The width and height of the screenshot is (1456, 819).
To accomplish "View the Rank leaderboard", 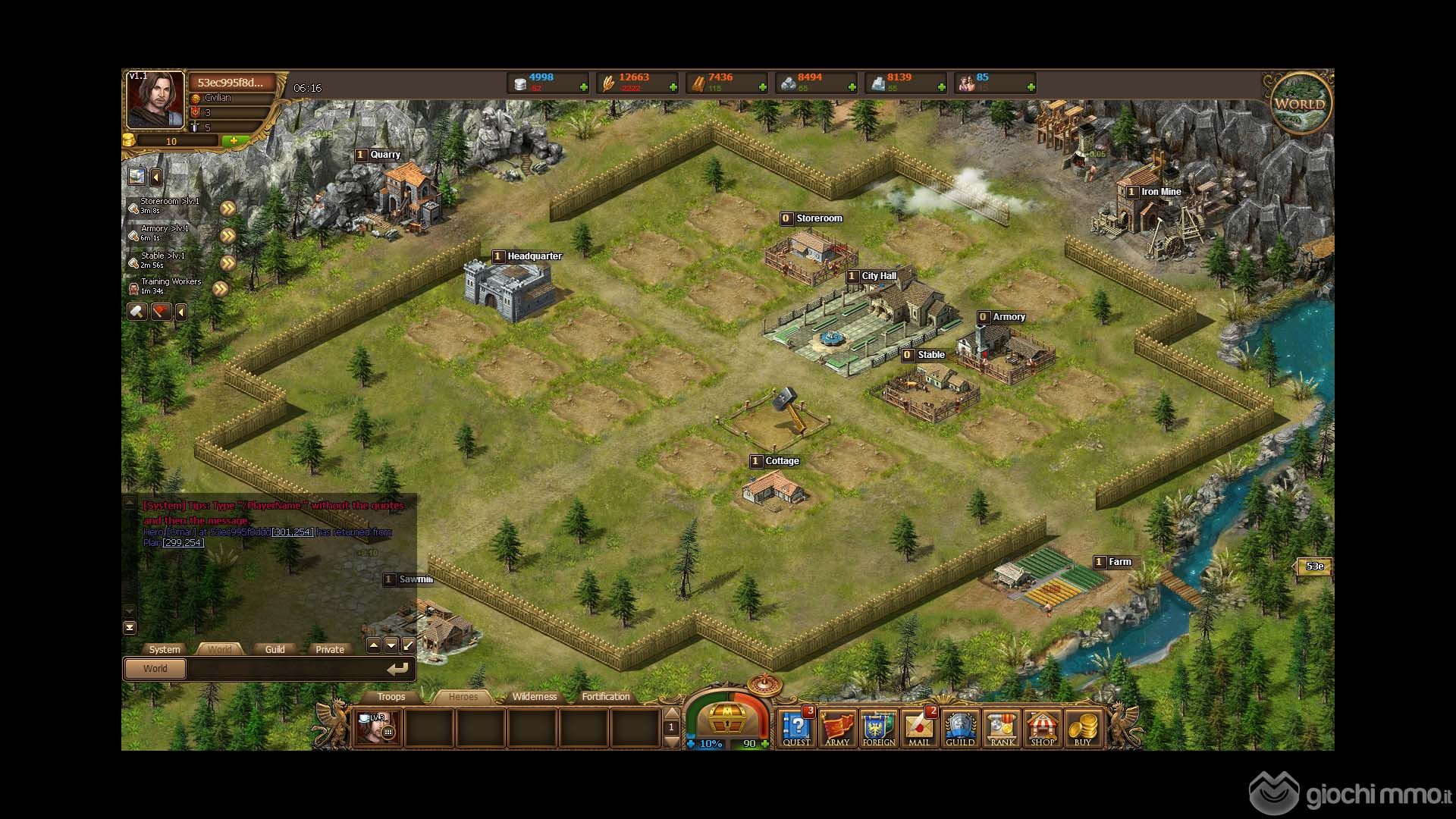I will tap(1002, 728).
